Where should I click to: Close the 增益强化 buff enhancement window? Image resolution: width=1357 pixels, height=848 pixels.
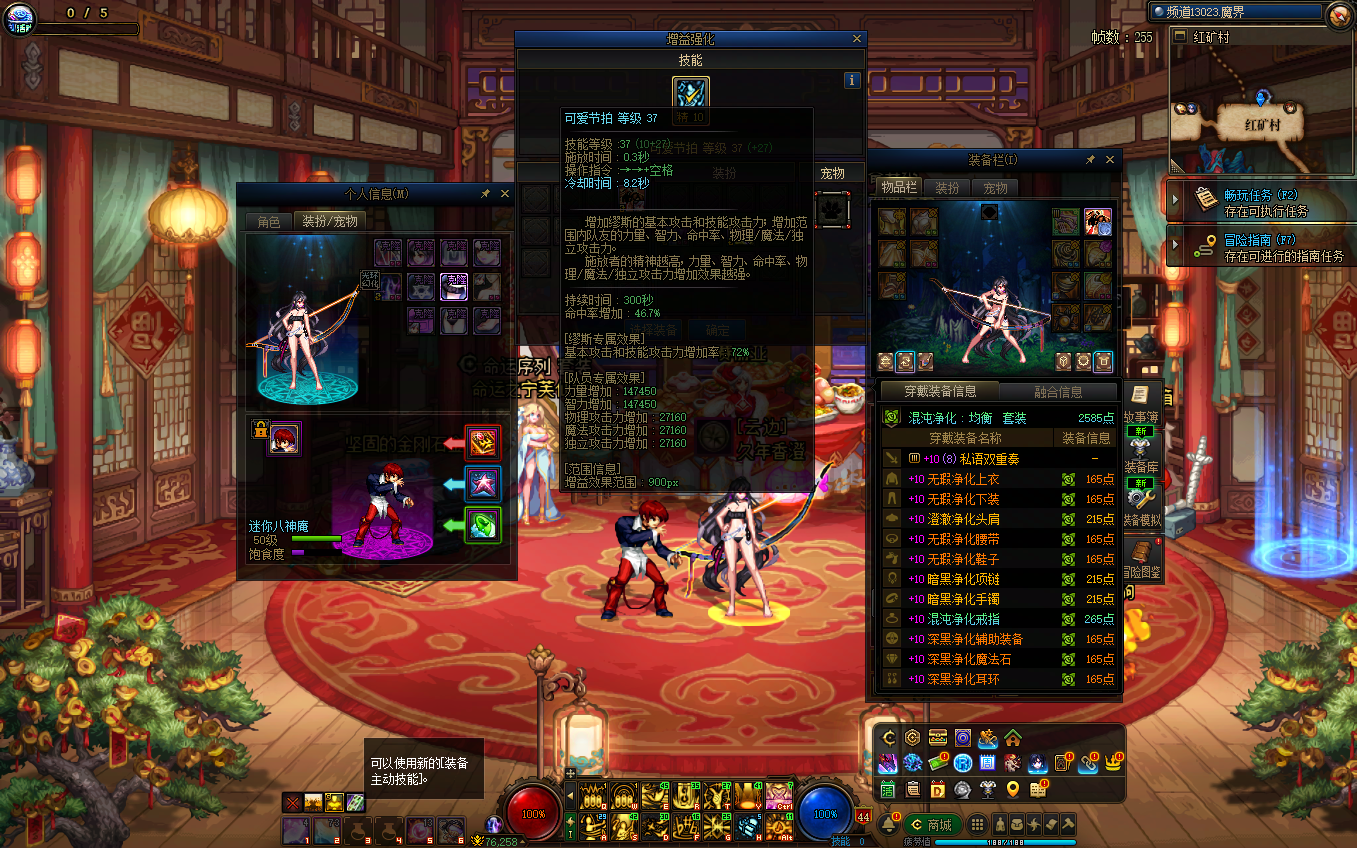click(x=857, y=39)
